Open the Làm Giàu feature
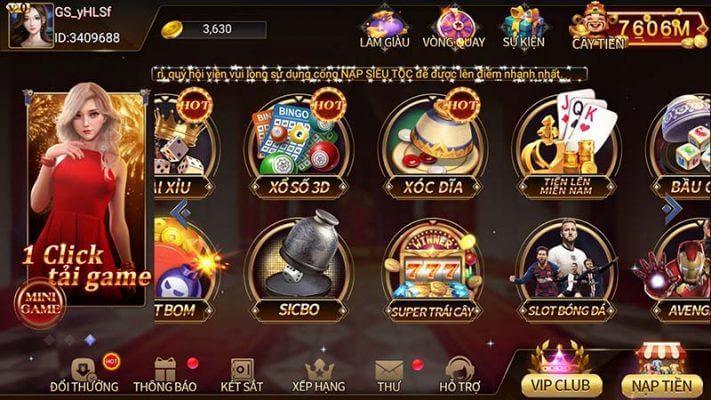 tap(384, 27)
